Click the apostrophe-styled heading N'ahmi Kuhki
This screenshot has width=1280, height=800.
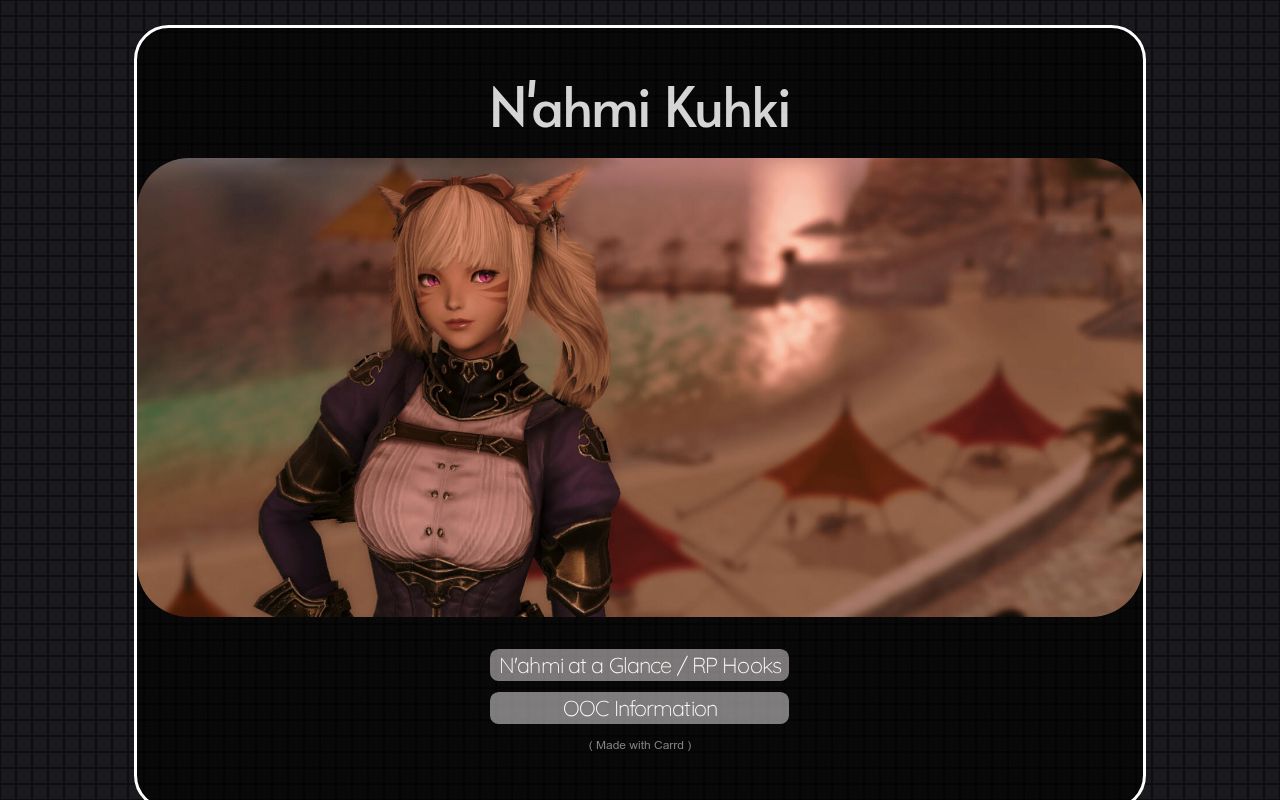[639, 108]
